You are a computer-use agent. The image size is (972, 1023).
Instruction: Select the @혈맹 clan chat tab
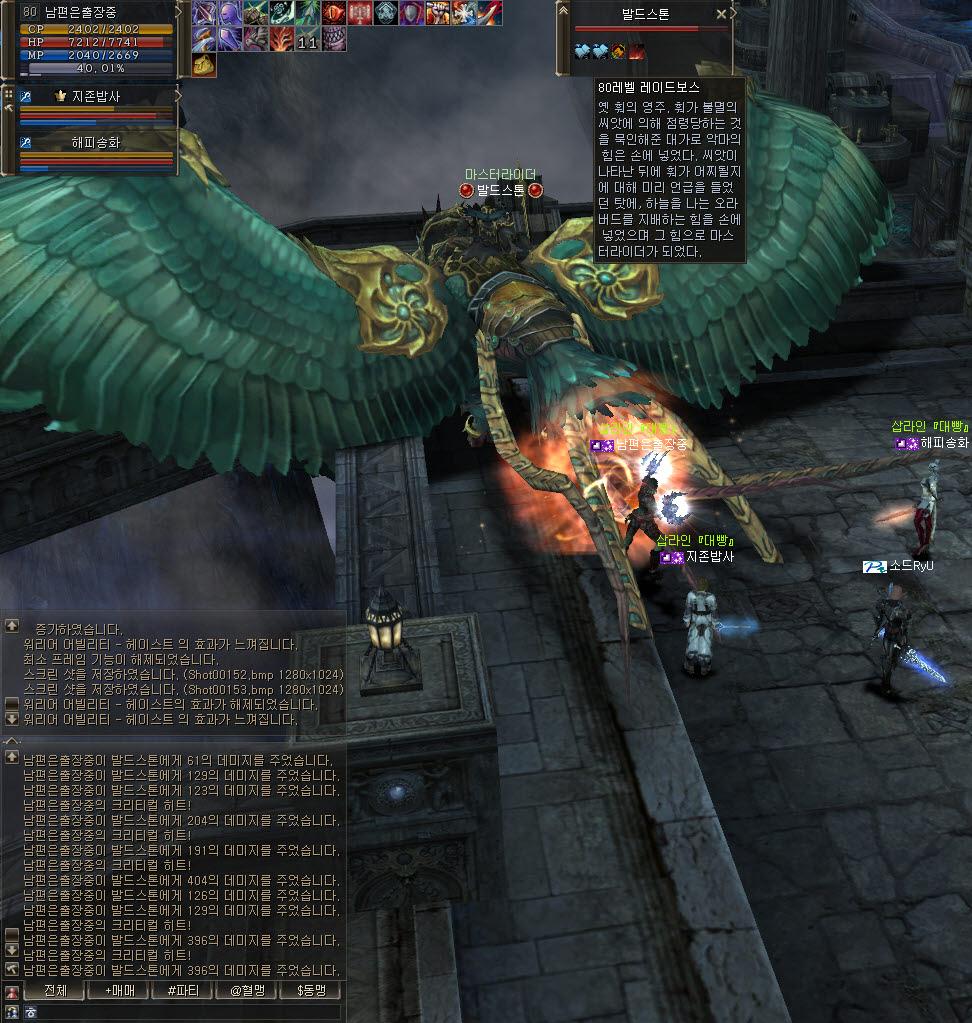pyautogui.click(x=247, y=991)
